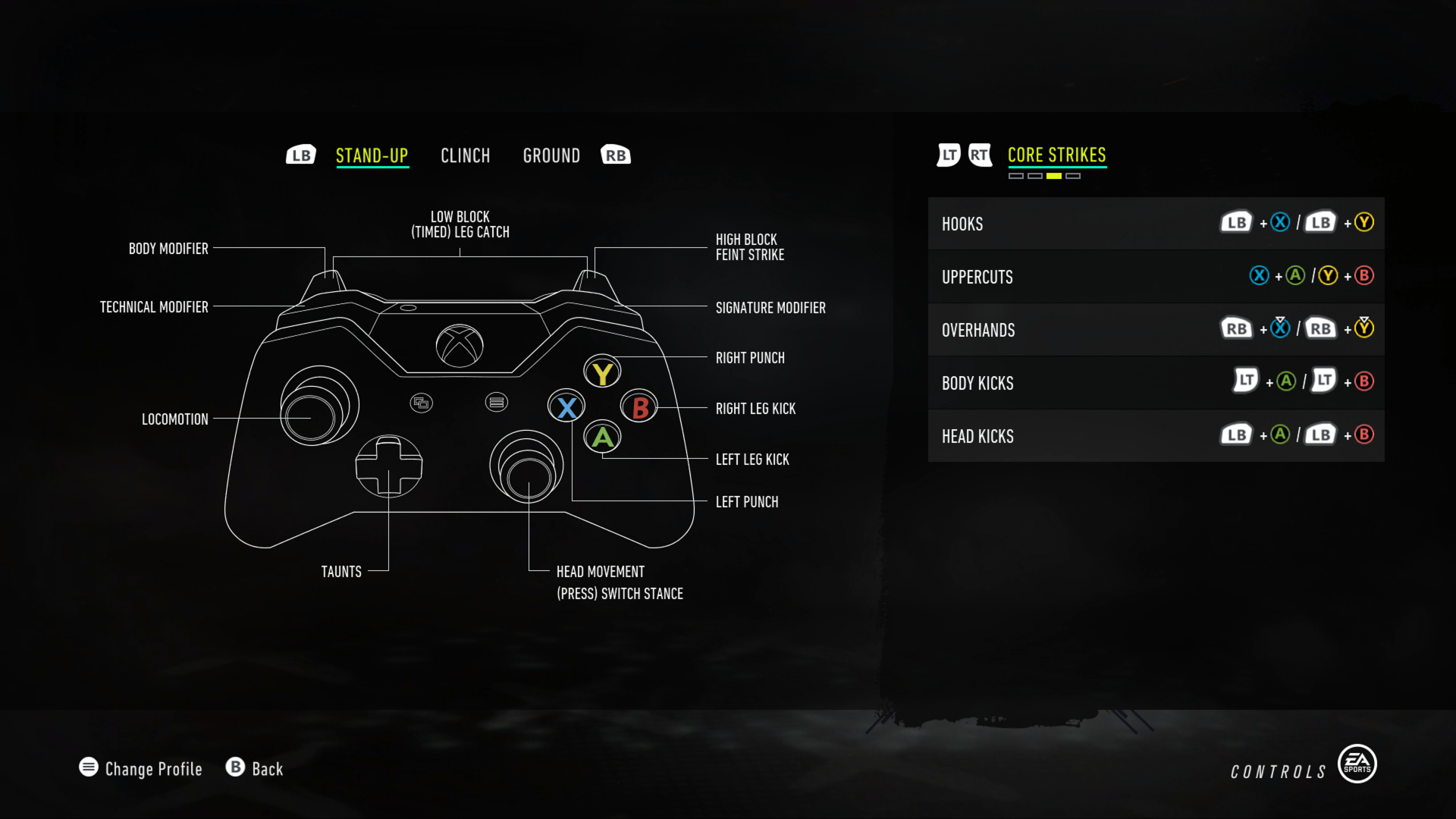Switch to the GROUND tab

pos(551,155)
